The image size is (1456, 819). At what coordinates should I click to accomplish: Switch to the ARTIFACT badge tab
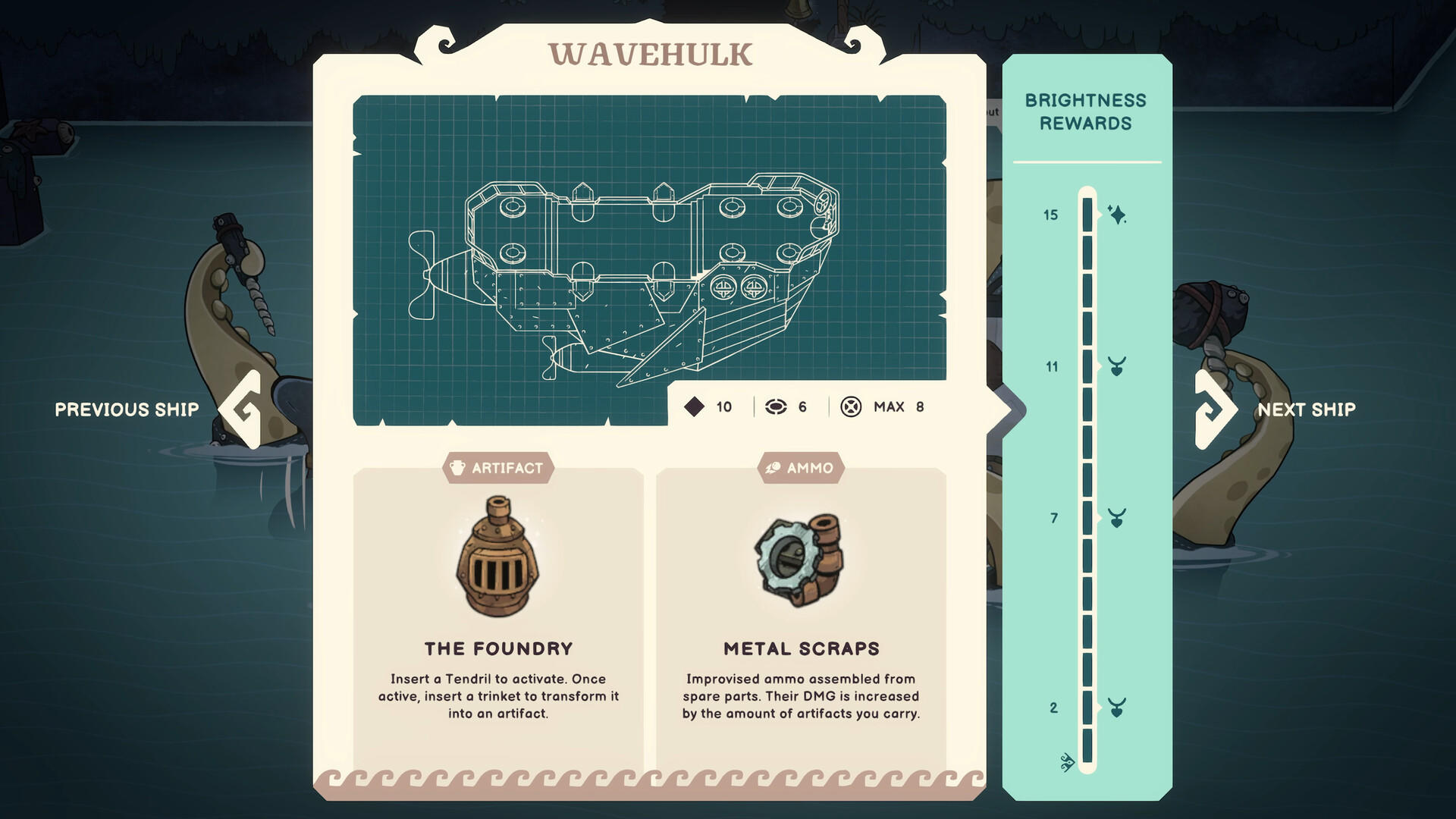coord(498,468)
